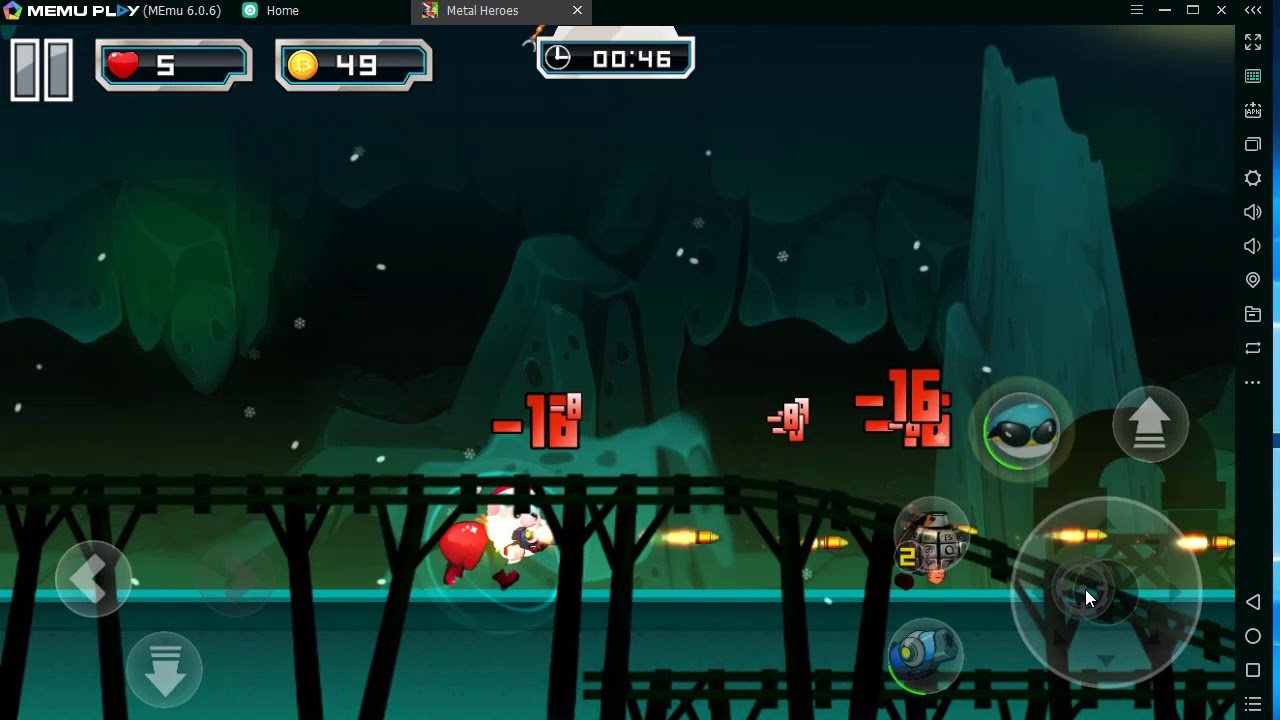Minimize the MEmu window

[1165, 11]
